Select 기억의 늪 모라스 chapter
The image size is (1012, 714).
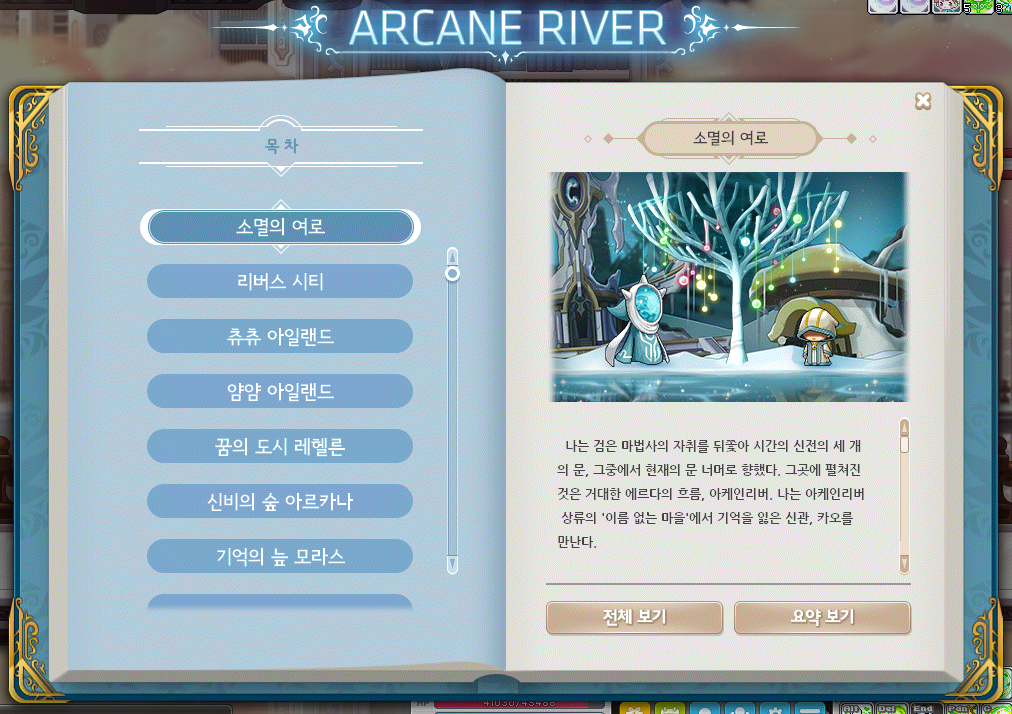280,557
